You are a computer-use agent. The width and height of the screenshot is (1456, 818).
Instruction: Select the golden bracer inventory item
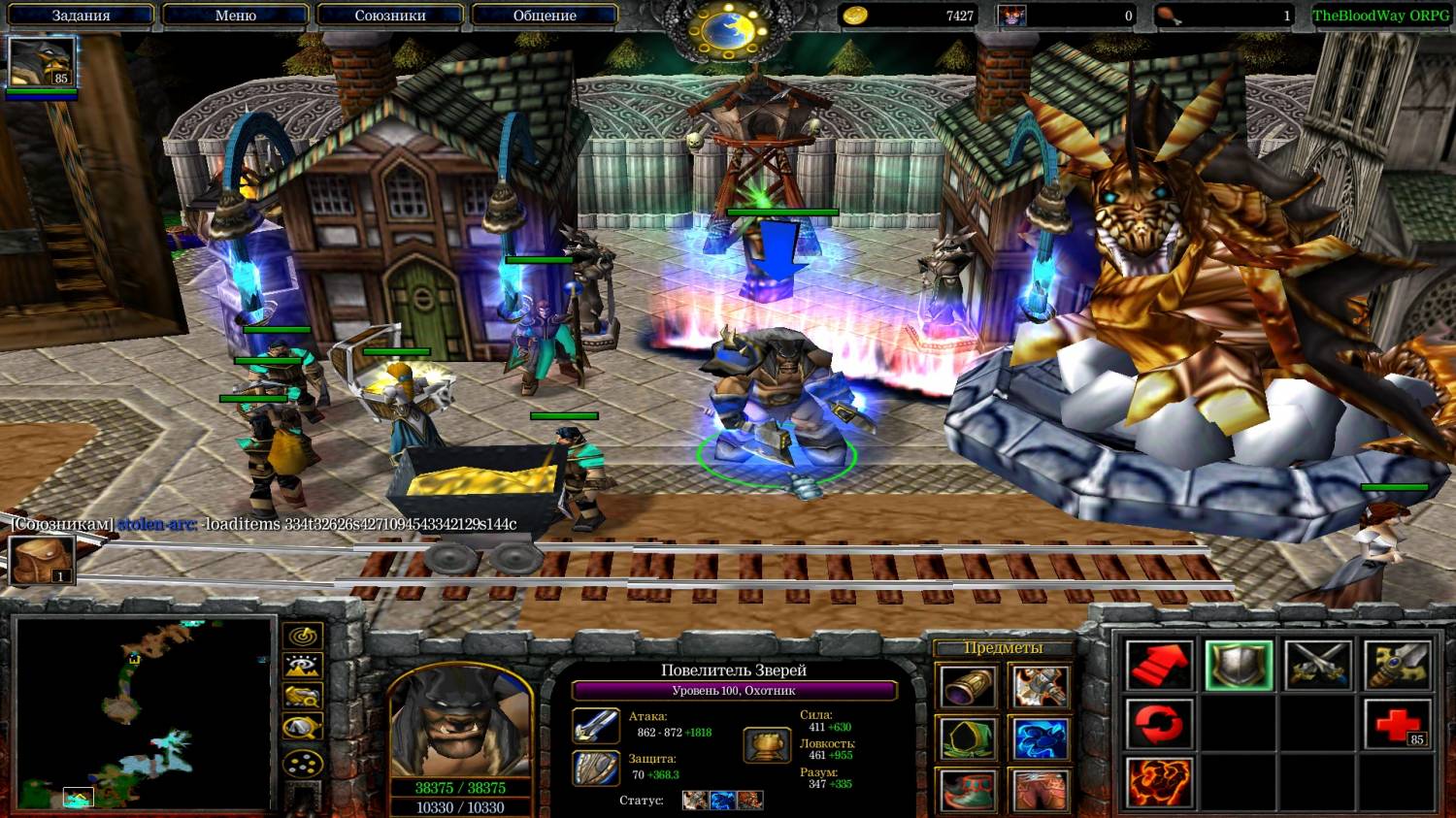point(968,687)
